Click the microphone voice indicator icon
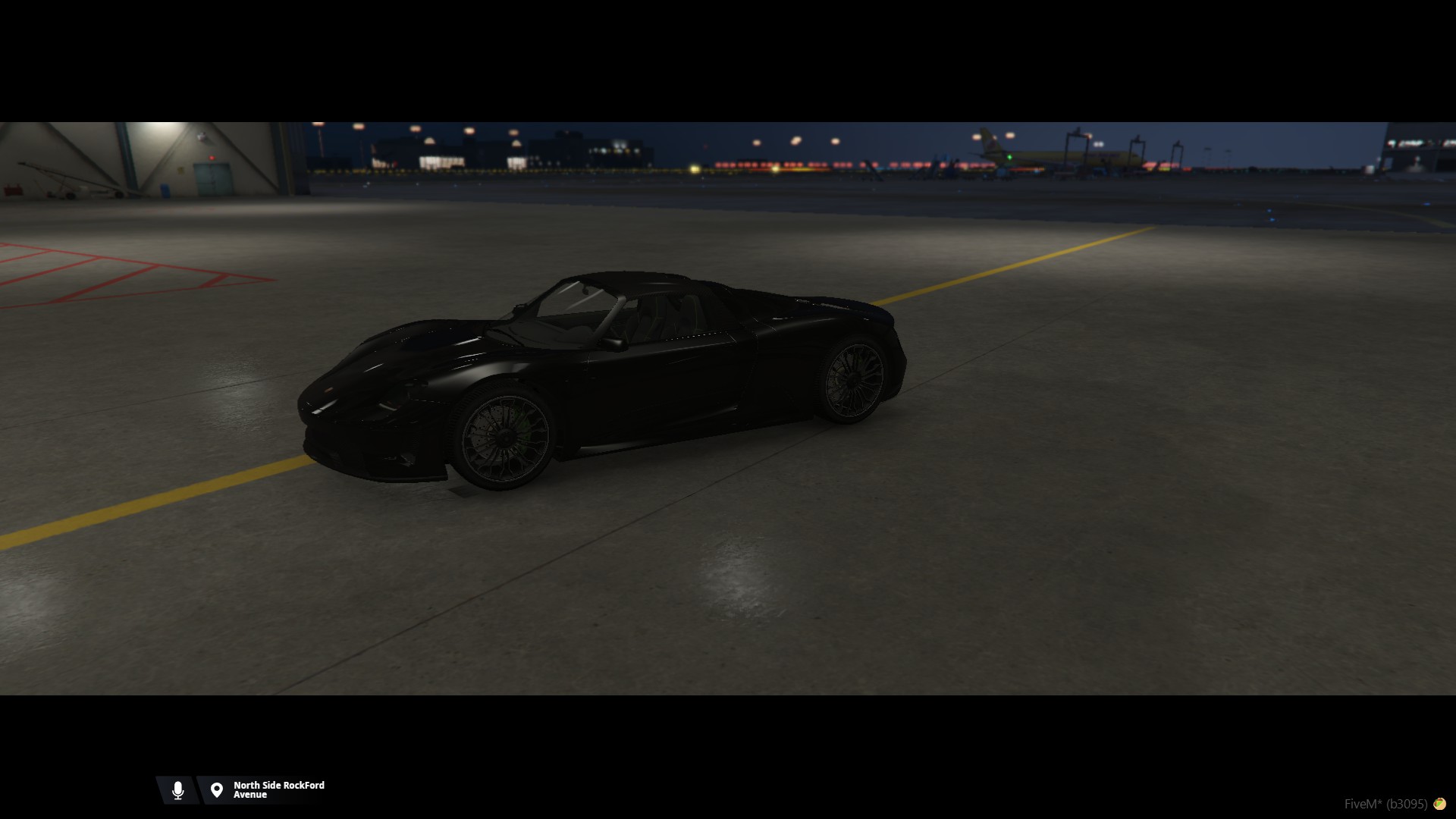The width and height of the screenshot is (1456, 819). pos(177,790)
